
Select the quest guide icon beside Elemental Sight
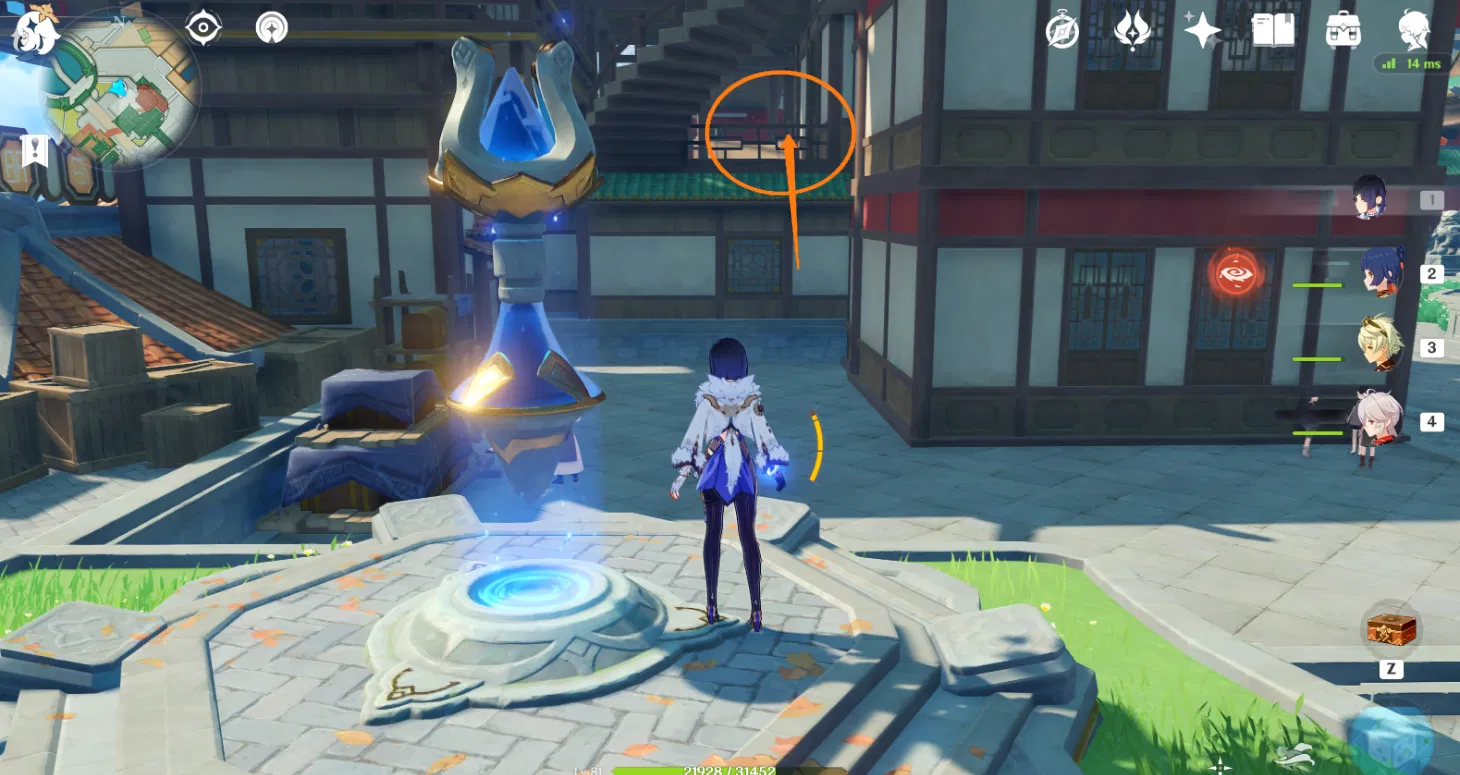pyautogui.click(x=270, y=28)
